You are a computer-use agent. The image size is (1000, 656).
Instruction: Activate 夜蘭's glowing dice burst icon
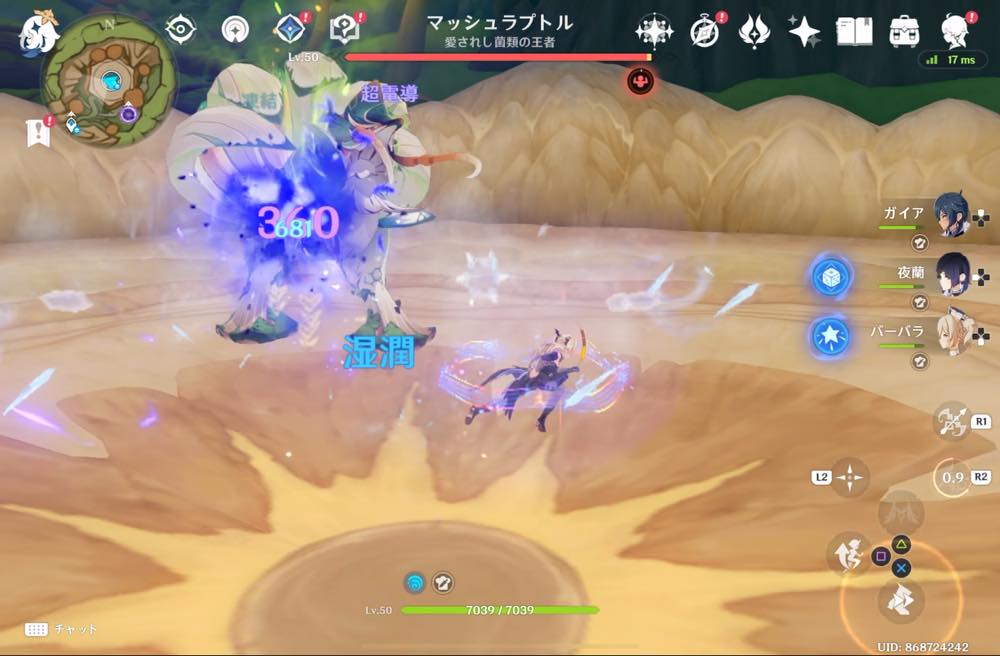tap(830, 278)
